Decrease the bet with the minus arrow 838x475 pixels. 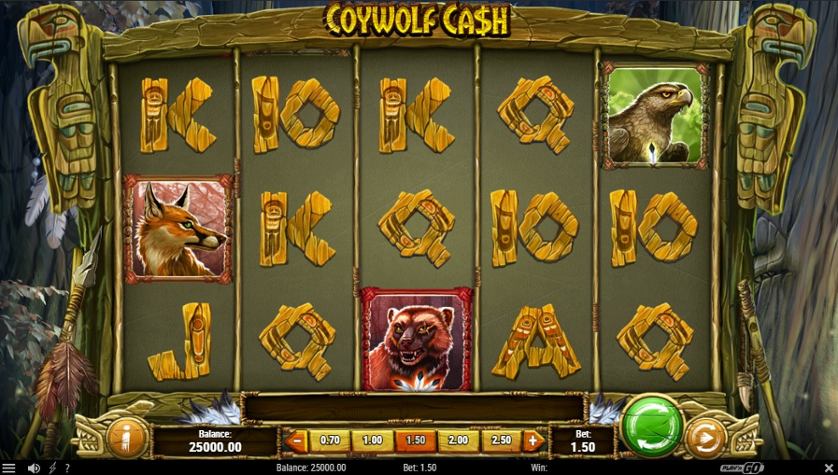click(x=295, y=440)
